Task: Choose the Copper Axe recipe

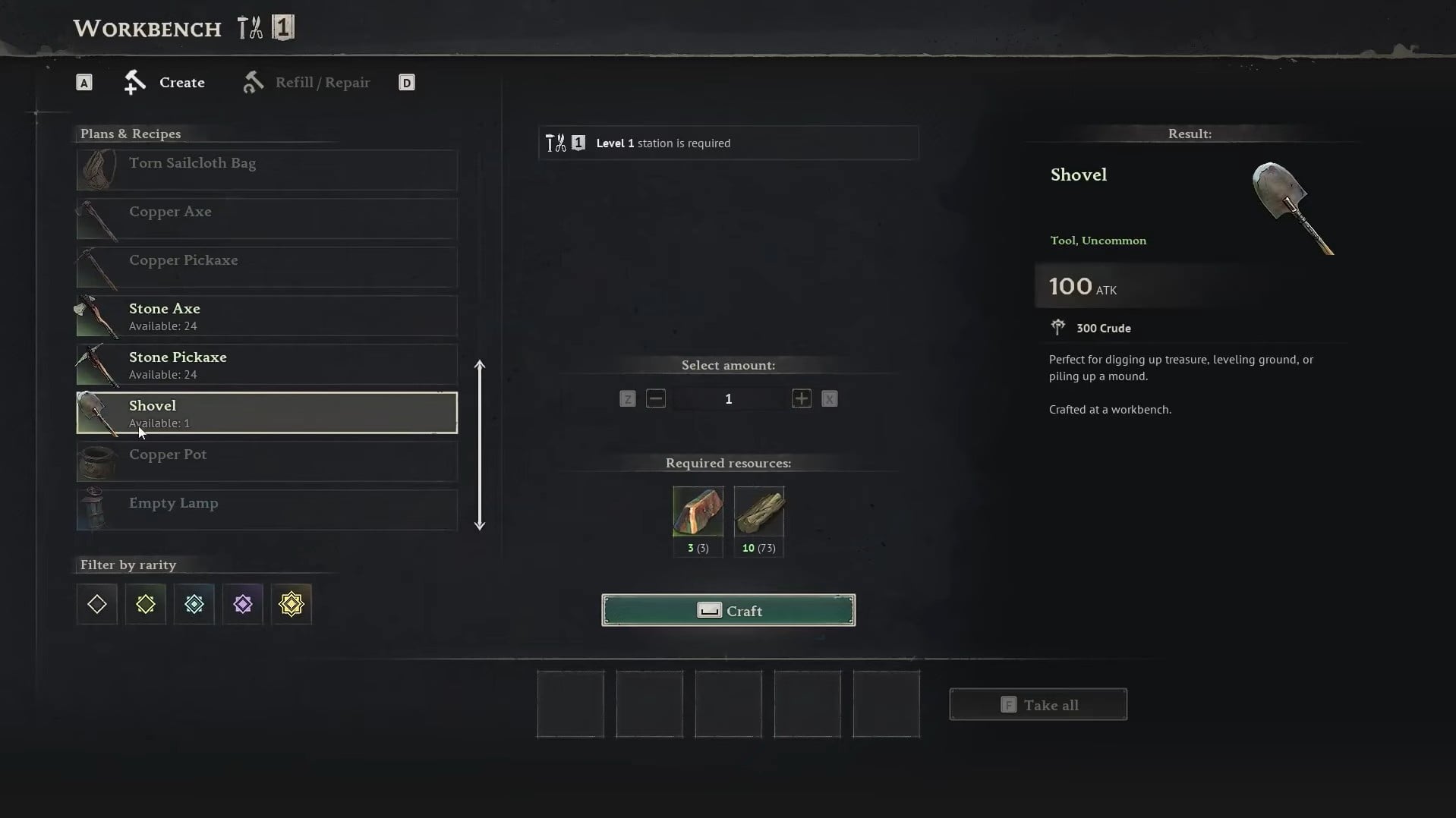Action: (x=266, y=219)
